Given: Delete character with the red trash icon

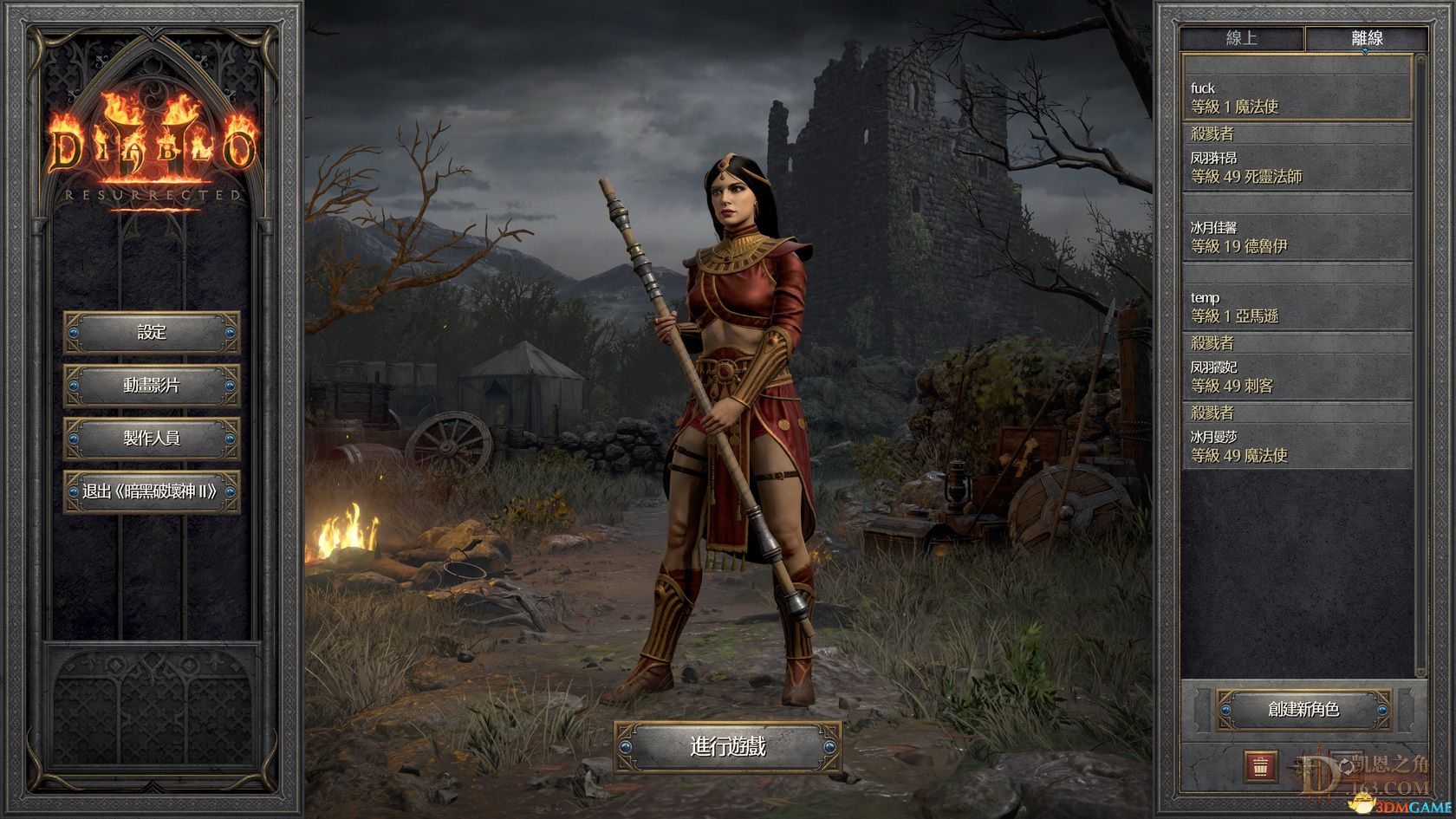Looking at the screenshot, I should 1261,765.
